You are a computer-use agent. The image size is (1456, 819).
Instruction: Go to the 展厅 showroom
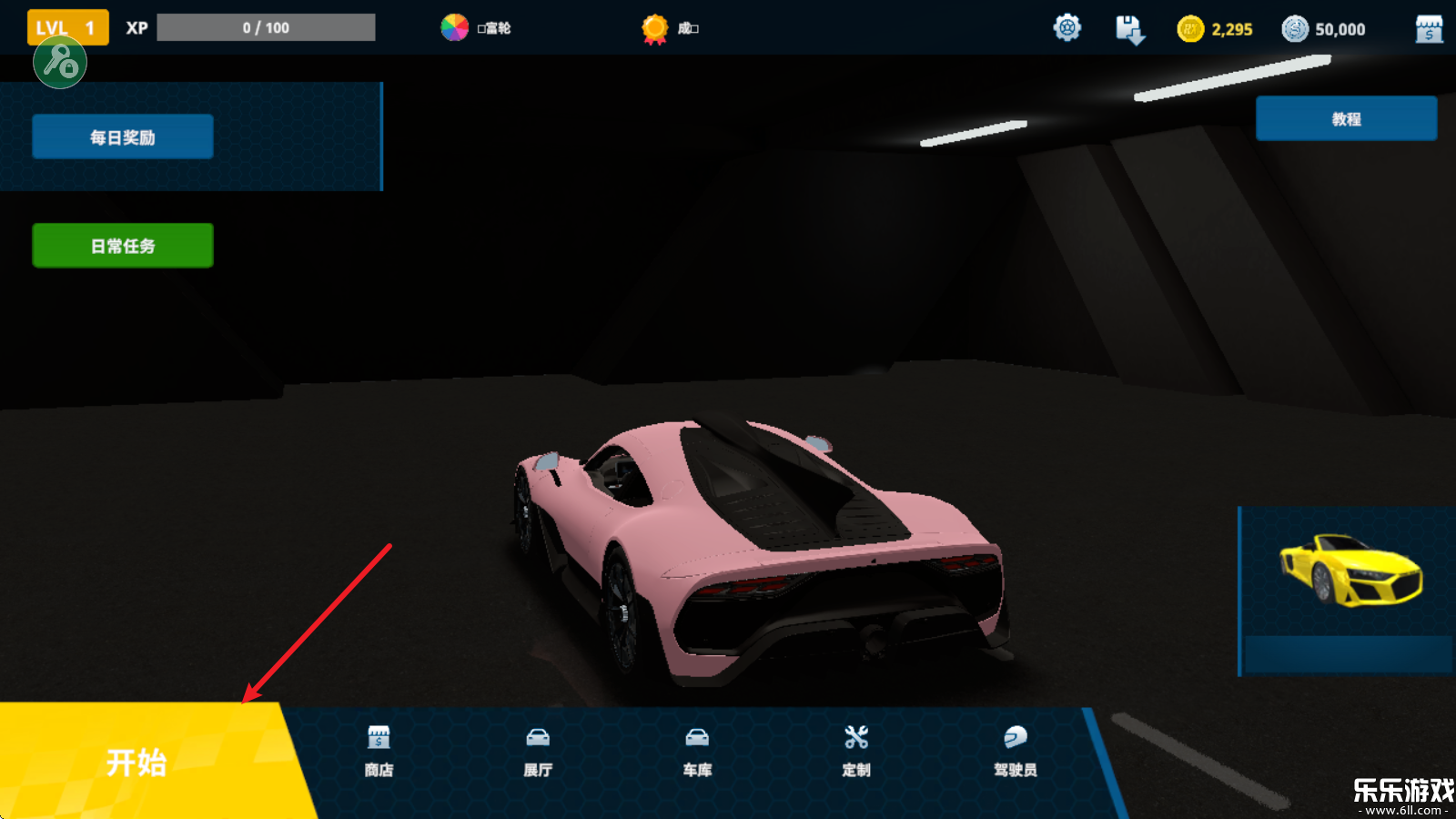pyautogui.click(x=538, y=752)
